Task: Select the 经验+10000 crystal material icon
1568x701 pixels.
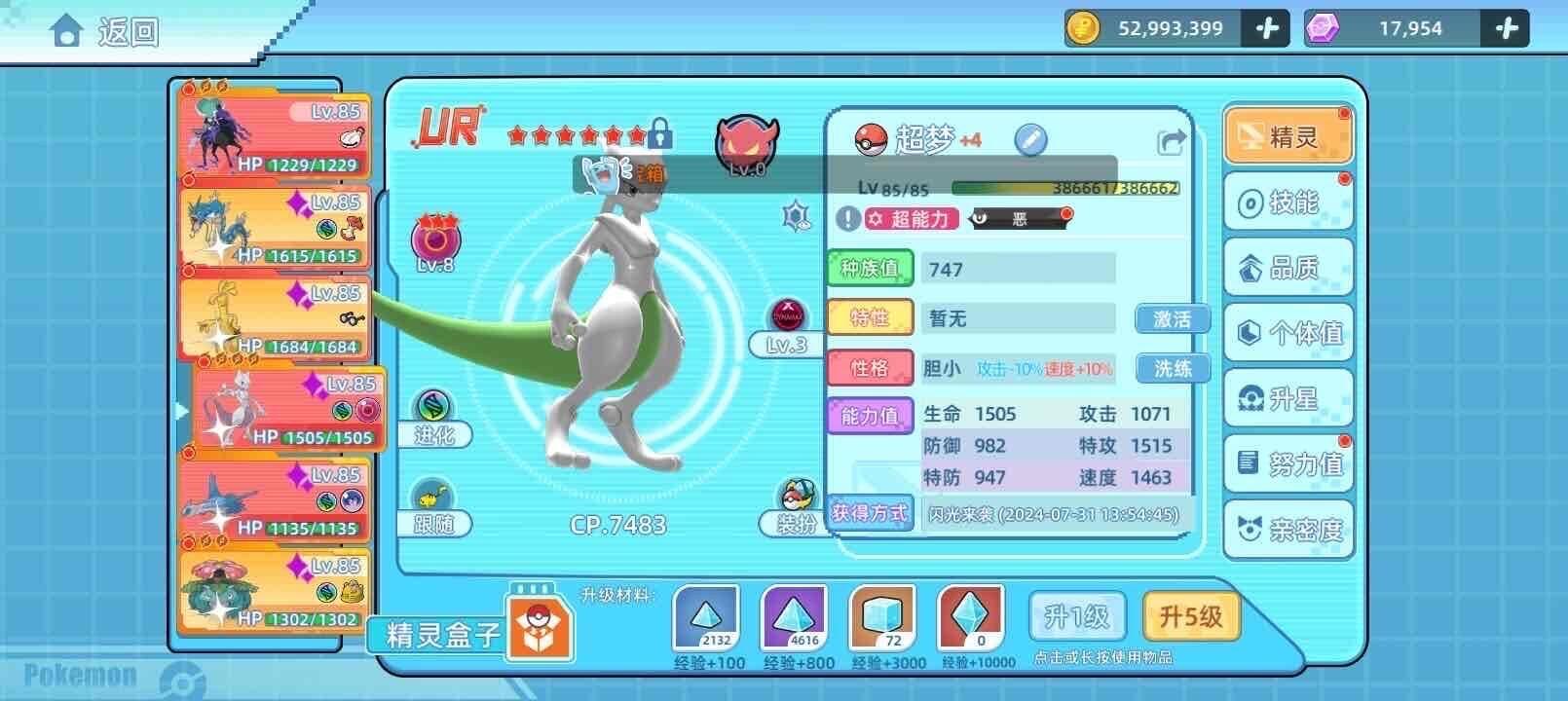Action: 971,616
